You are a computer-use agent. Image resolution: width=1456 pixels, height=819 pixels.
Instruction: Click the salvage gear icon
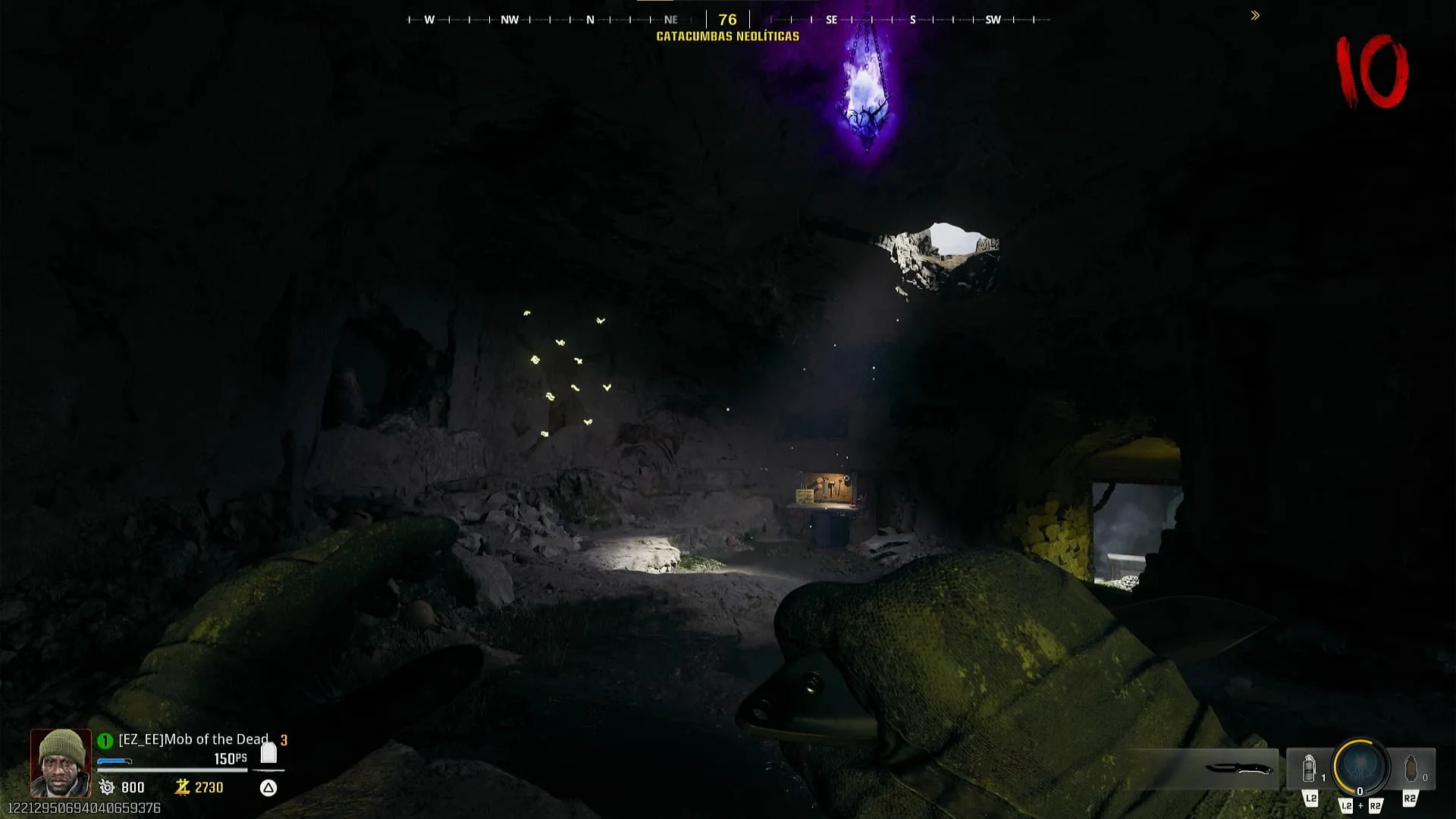pyautogui.click(x=107, y=787)
